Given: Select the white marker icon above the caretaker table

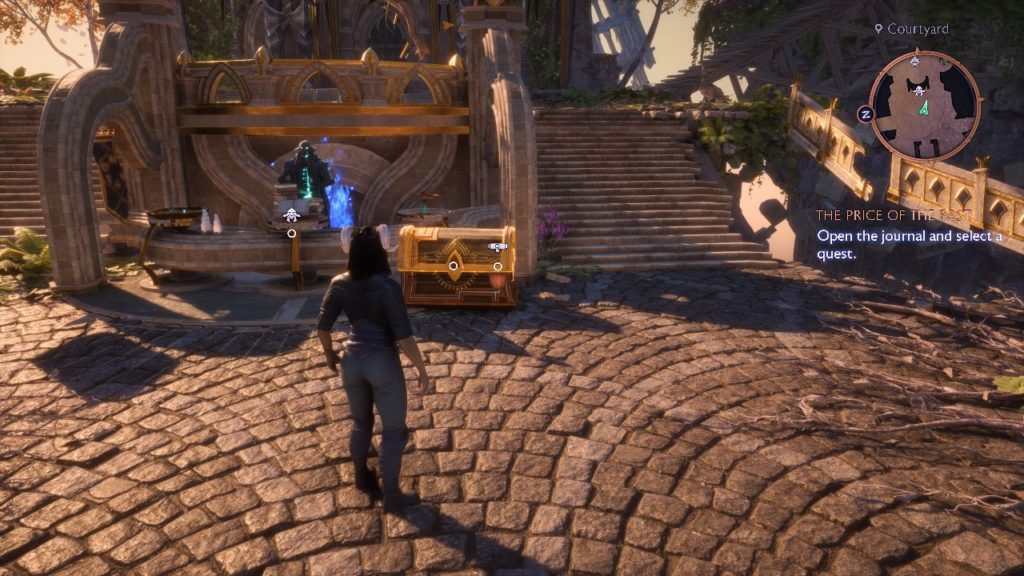Looking at the screenshot, I should click(x=290, y=213).
